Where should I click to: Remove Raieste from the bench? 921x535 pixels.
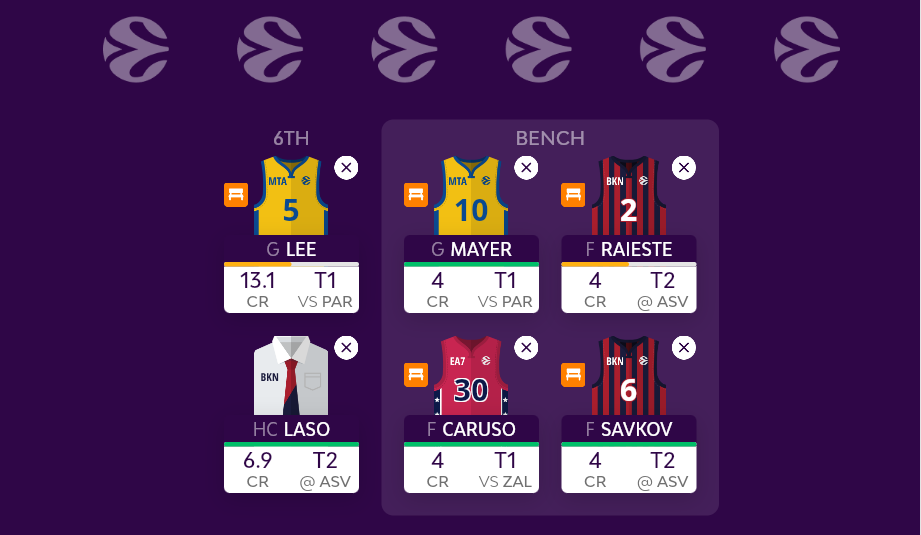[684, 168]
